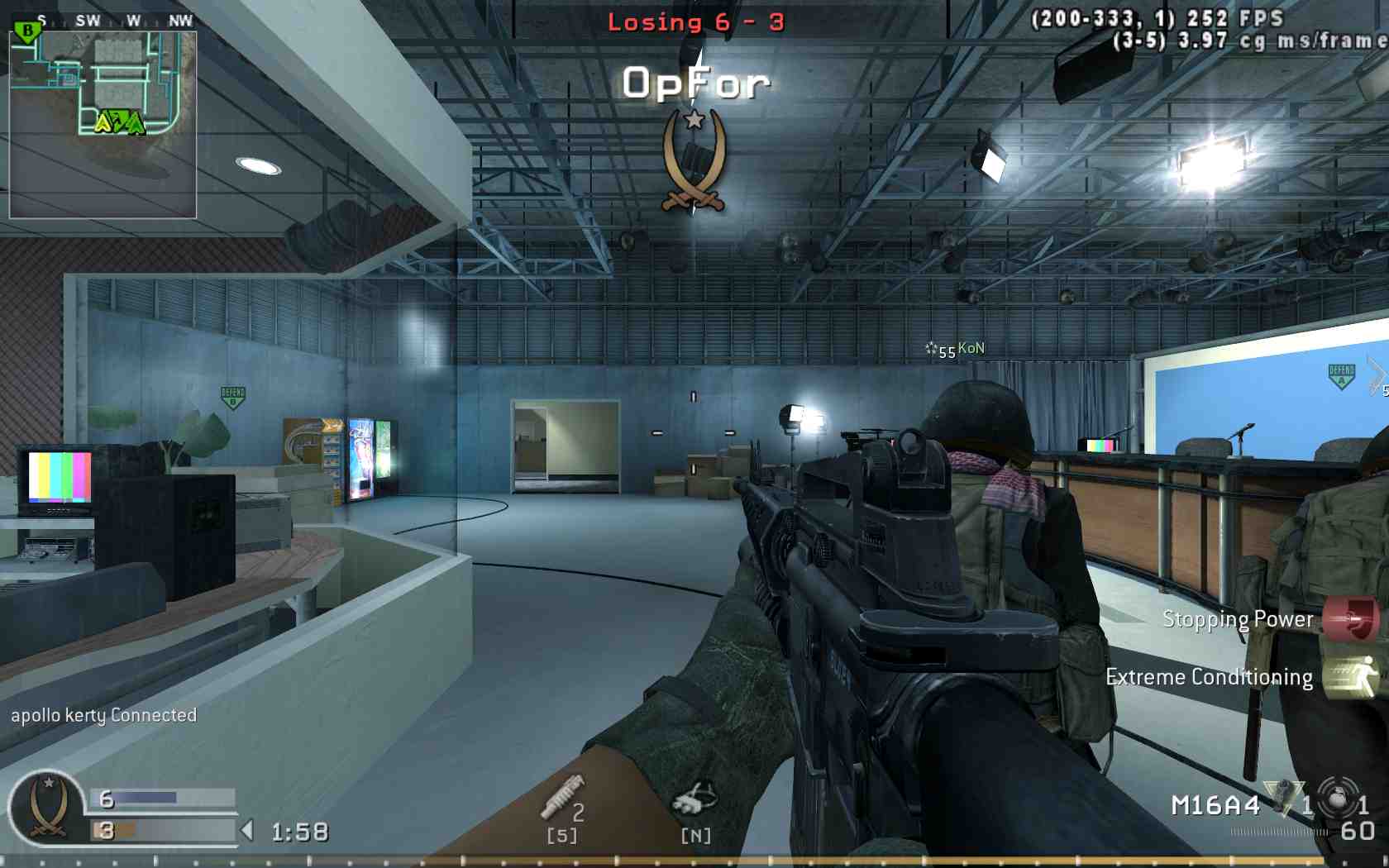Click the left-pointing arrow beside the 1:58 timer
The width and height of the screenshot is (1389, 868).
click(x=248, y=830)
